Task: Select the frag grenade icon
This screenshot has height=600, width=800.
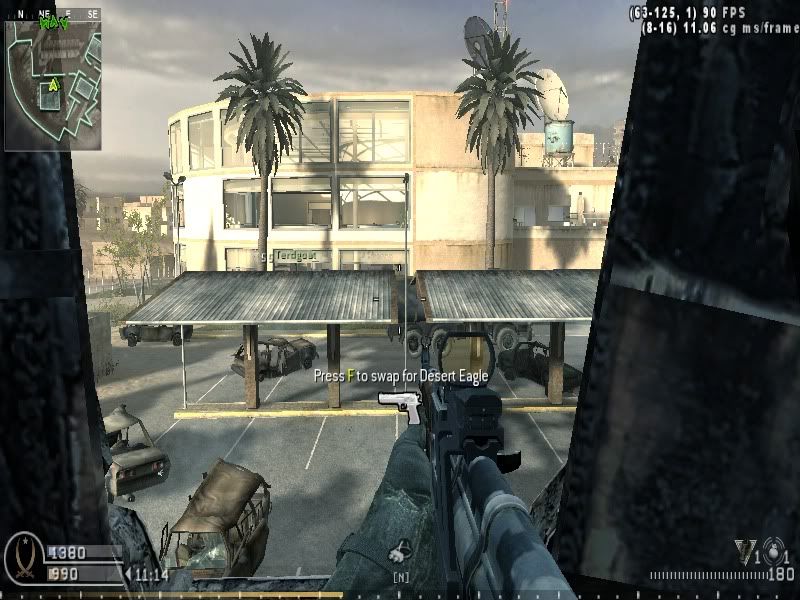Action: [775, 553]
